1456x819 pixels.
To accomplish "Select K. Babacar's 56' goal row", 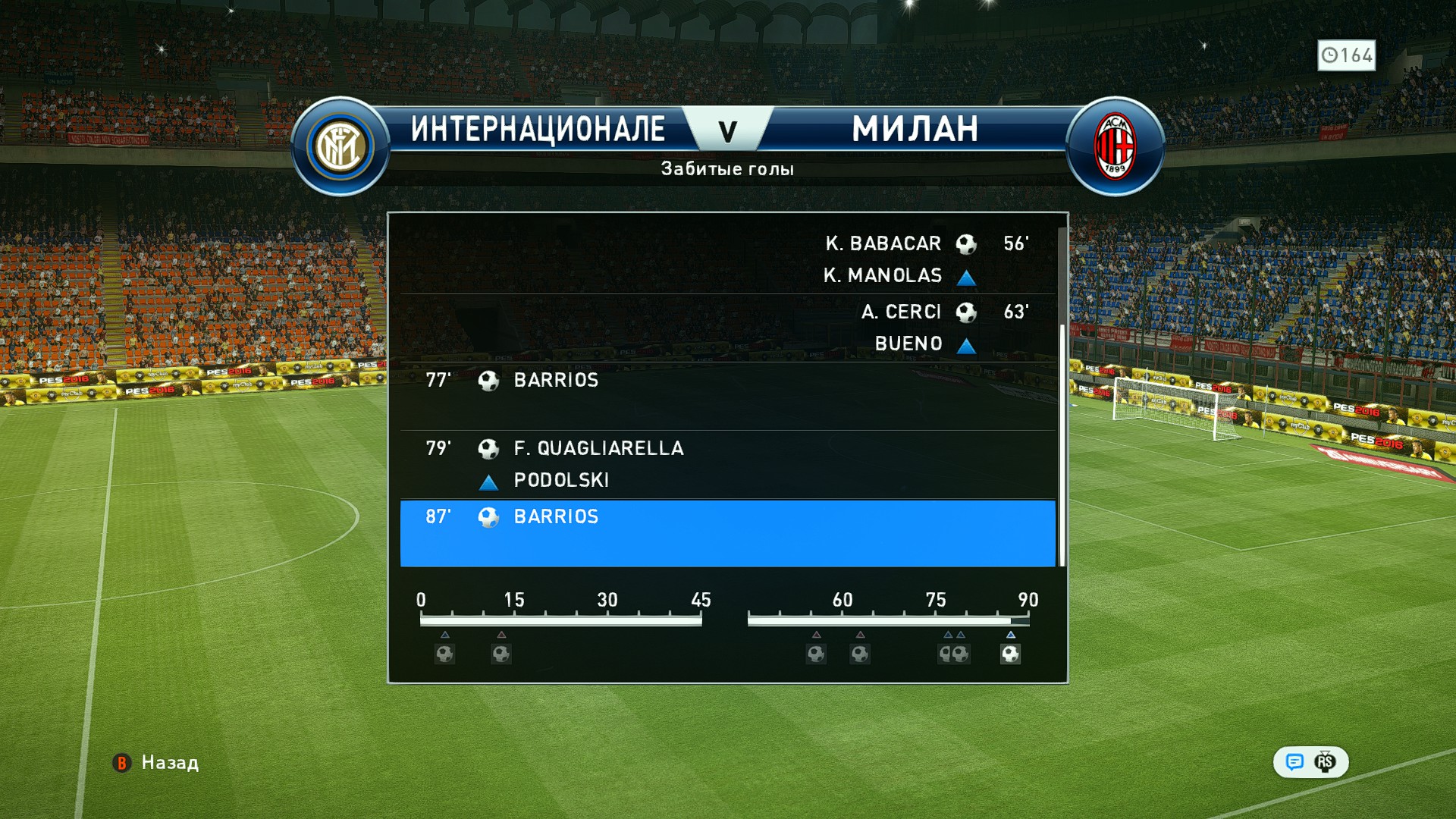I will coord(728,259).
